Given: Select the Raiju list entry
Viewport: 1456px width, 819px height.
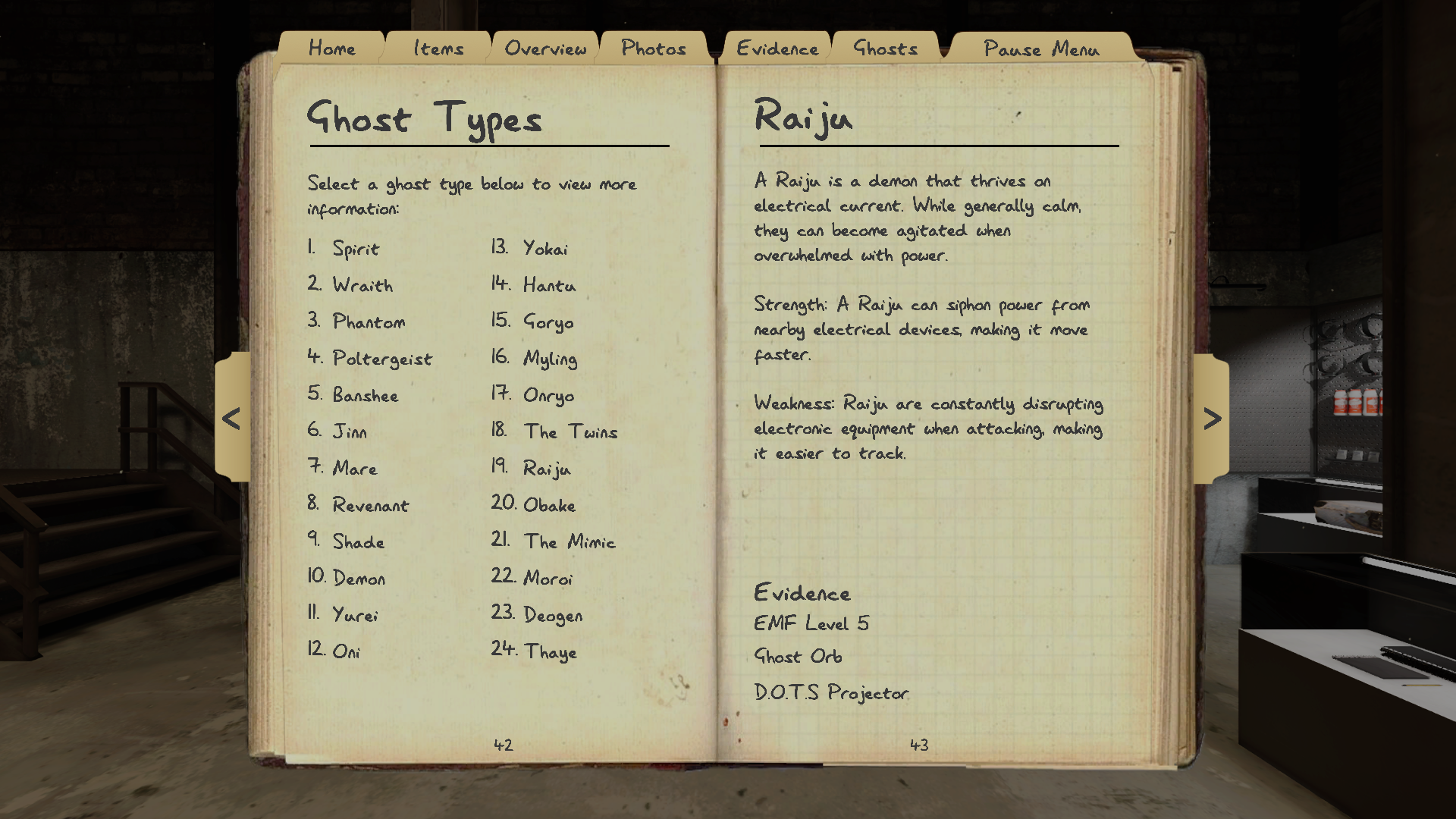Looking at the screenshot, I should (x=547, y=469).
